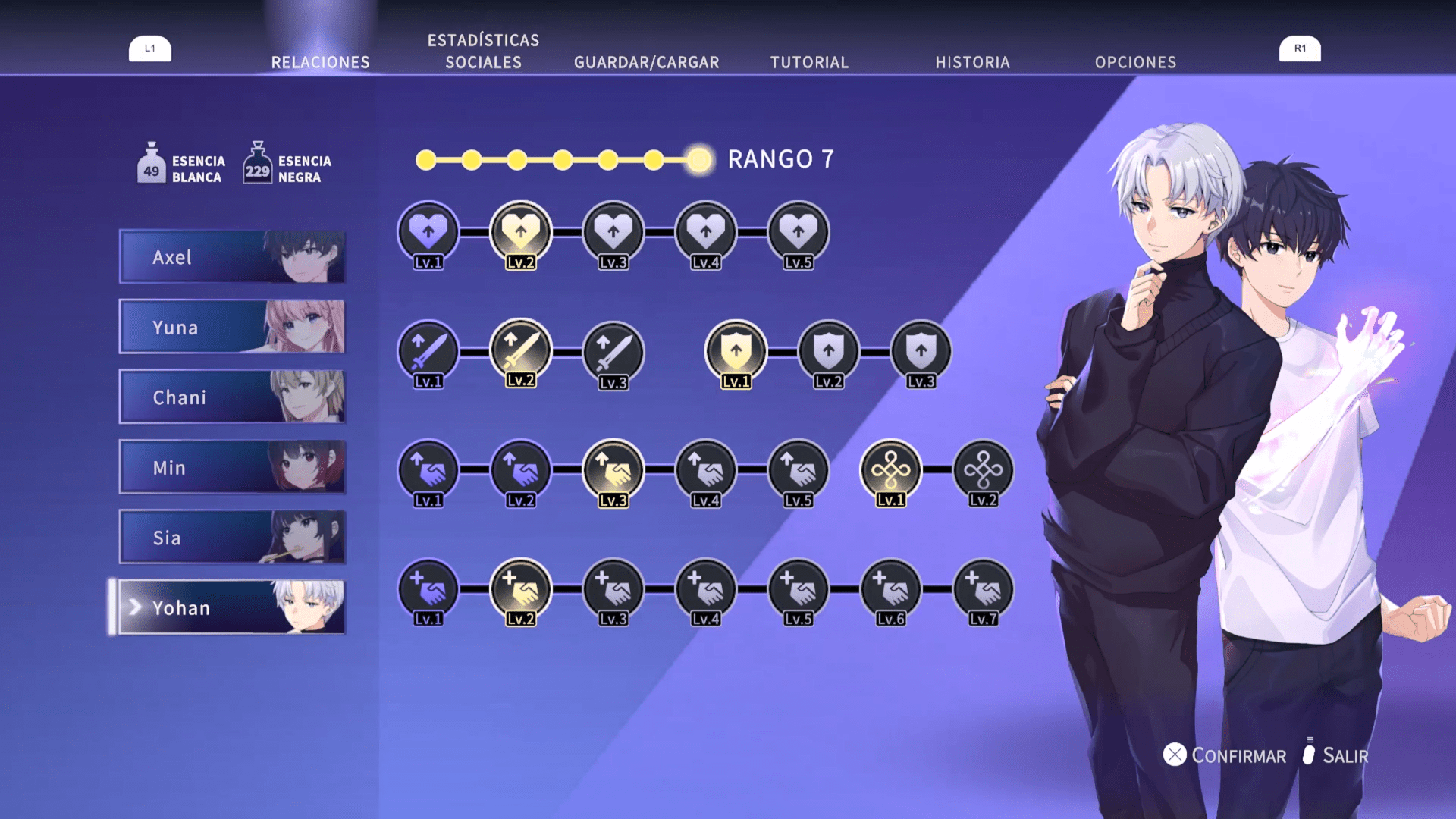Select the knot symbol Lv.2 node
This screenshot has height=819, width=1456.
click(983, 470)
